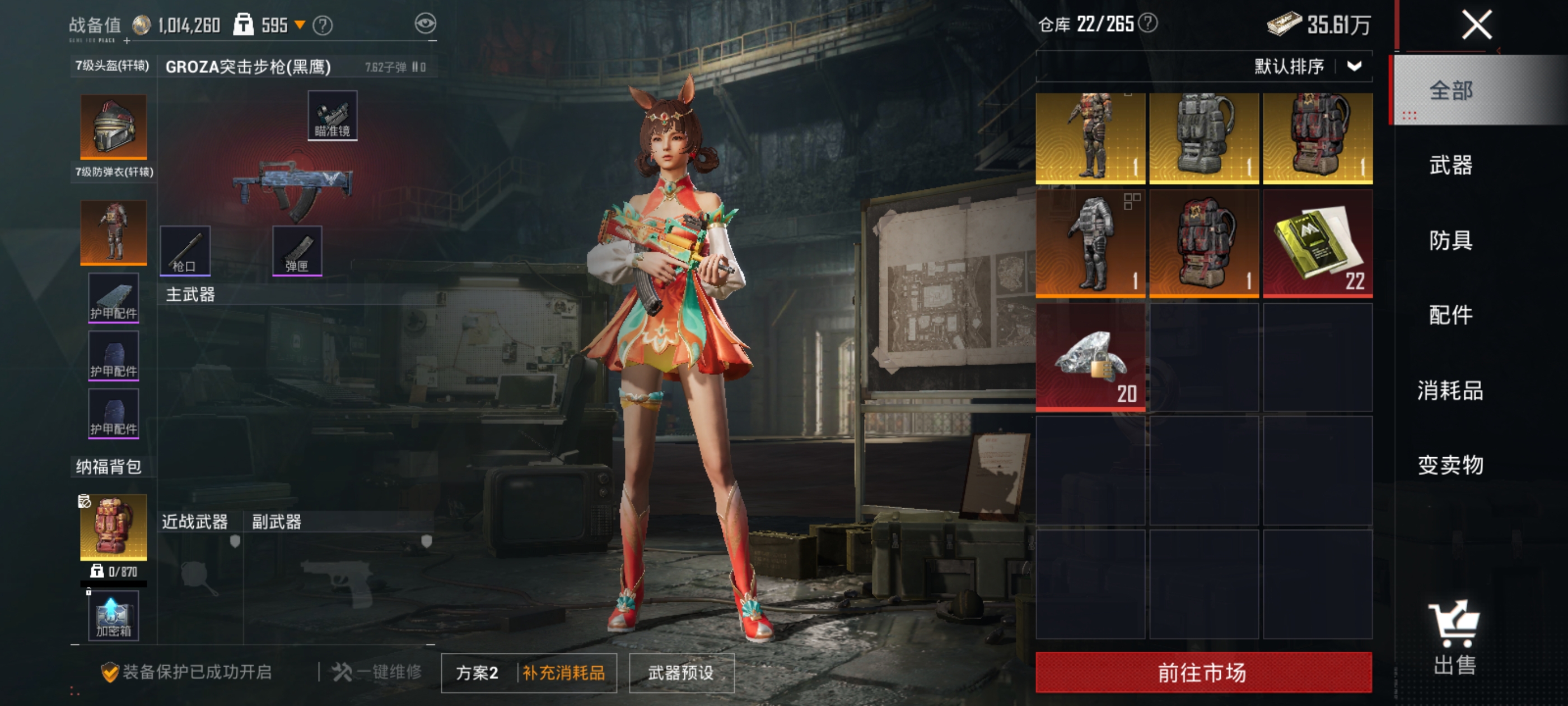Select the 方案2 loadout plan

477,672
